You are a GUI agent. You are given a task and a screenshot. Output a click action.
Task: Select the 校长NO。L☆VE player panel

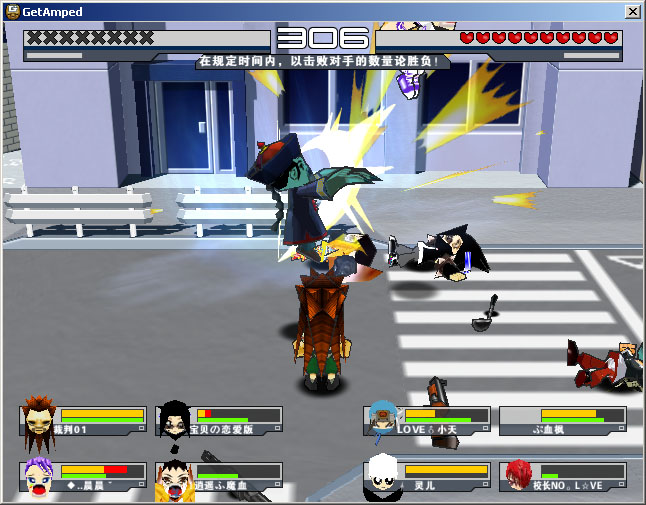click(563, 476)
